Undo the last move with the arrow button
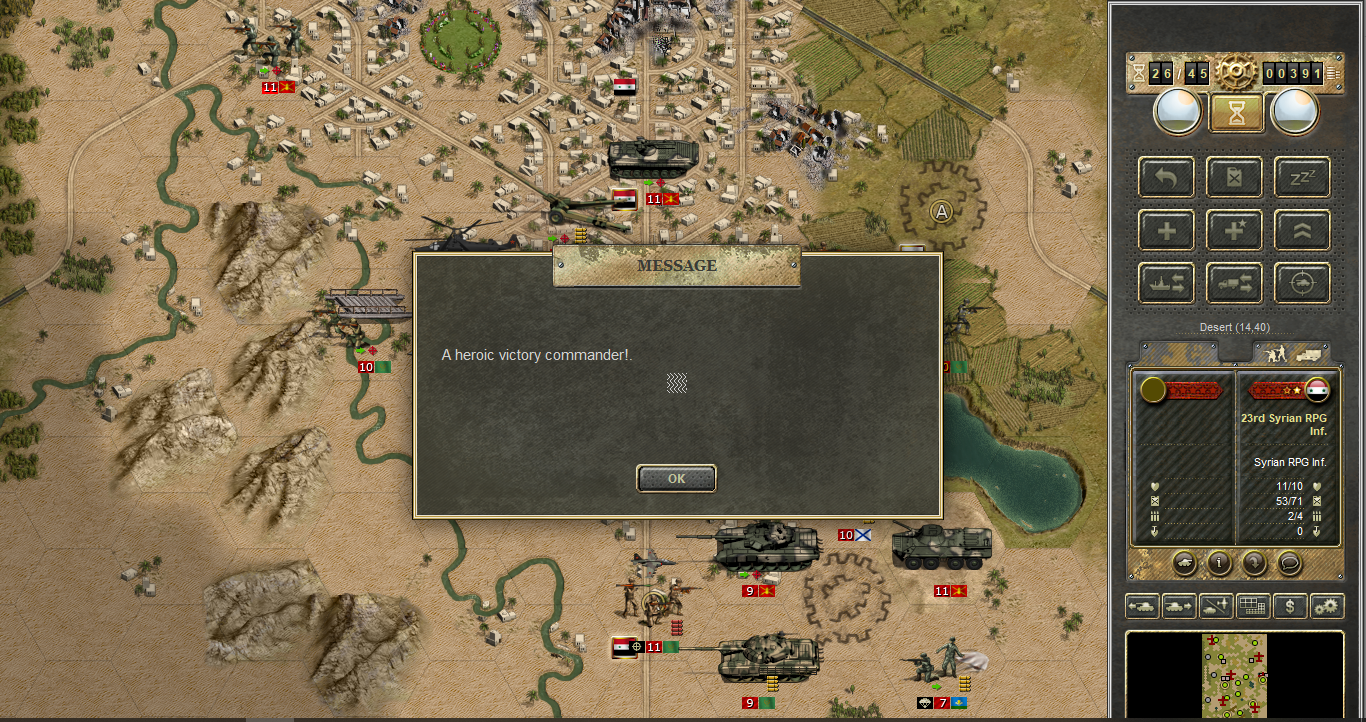This screenshot has width=1366, height=722. coord(1166,177)
